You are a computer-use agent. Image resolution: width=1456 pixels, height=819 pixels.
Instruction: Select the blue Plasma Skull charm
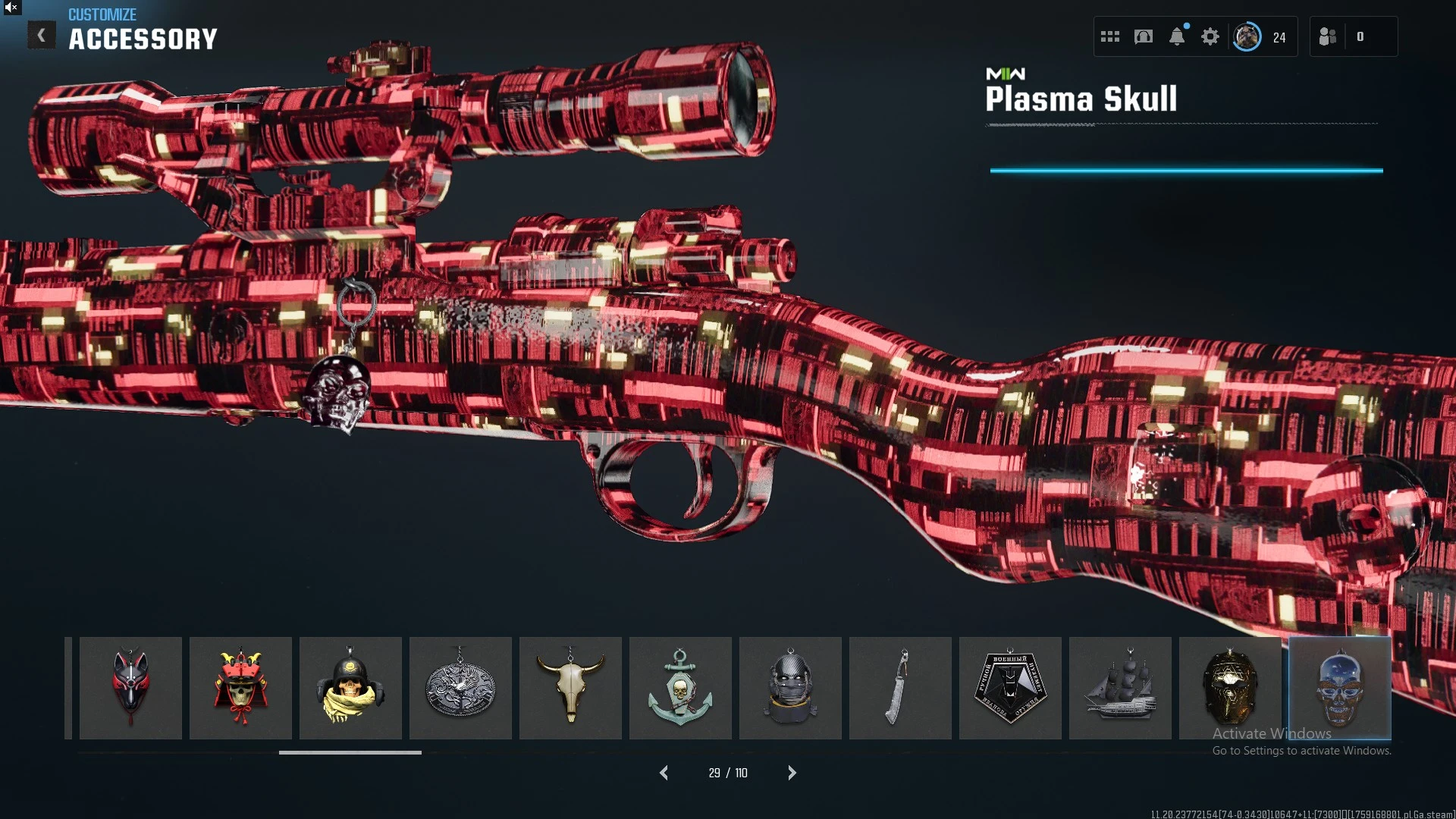point(1340,688)
